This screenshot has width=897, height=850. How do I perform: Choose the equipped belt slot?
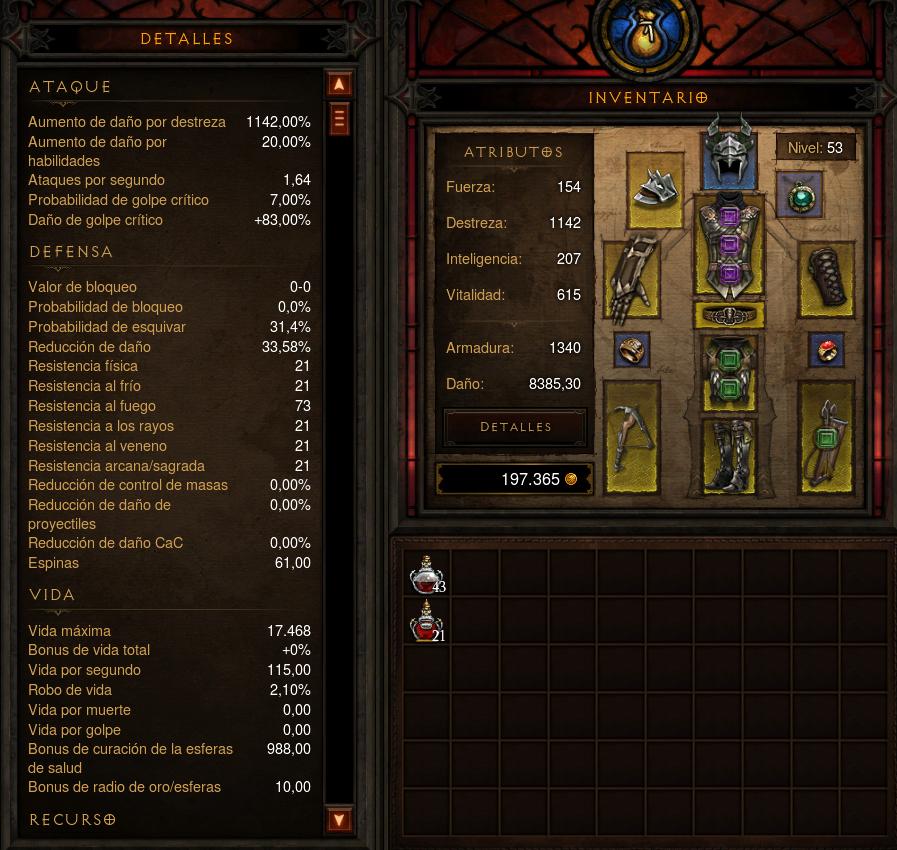pos(729,315)
